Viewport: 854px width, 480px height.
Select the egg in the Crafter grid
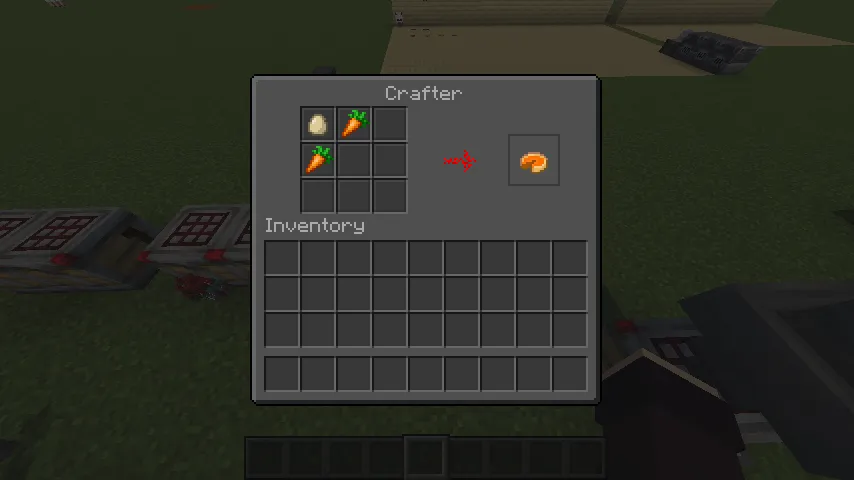pos(318,125)
